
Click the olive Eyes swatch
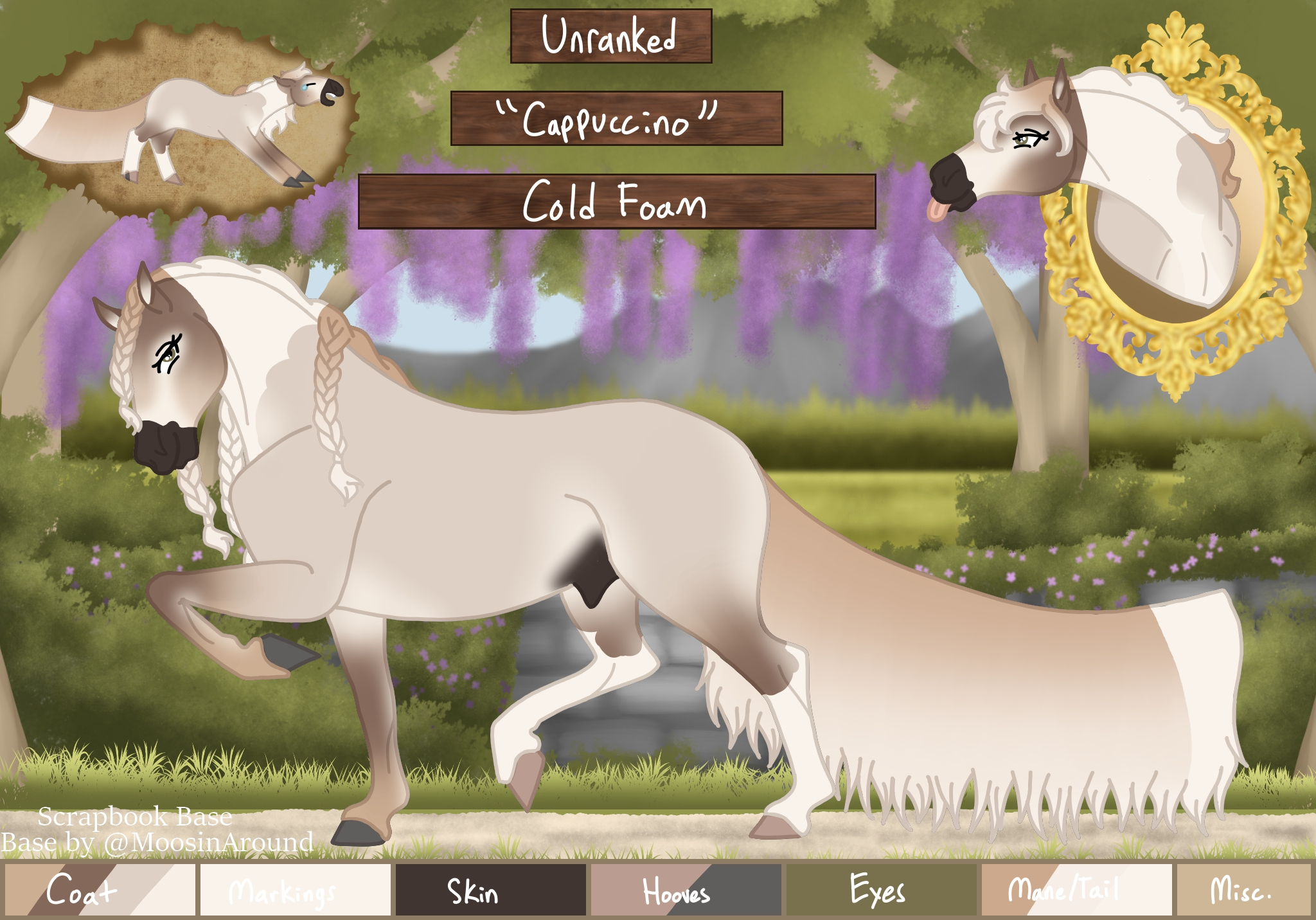881,890
